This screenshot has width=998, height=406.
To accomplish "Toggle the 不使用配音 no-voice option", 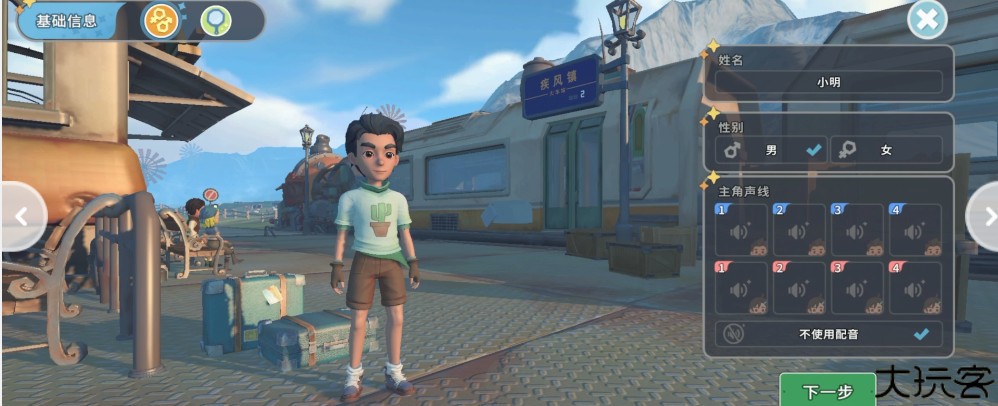I will pos(828,334).
